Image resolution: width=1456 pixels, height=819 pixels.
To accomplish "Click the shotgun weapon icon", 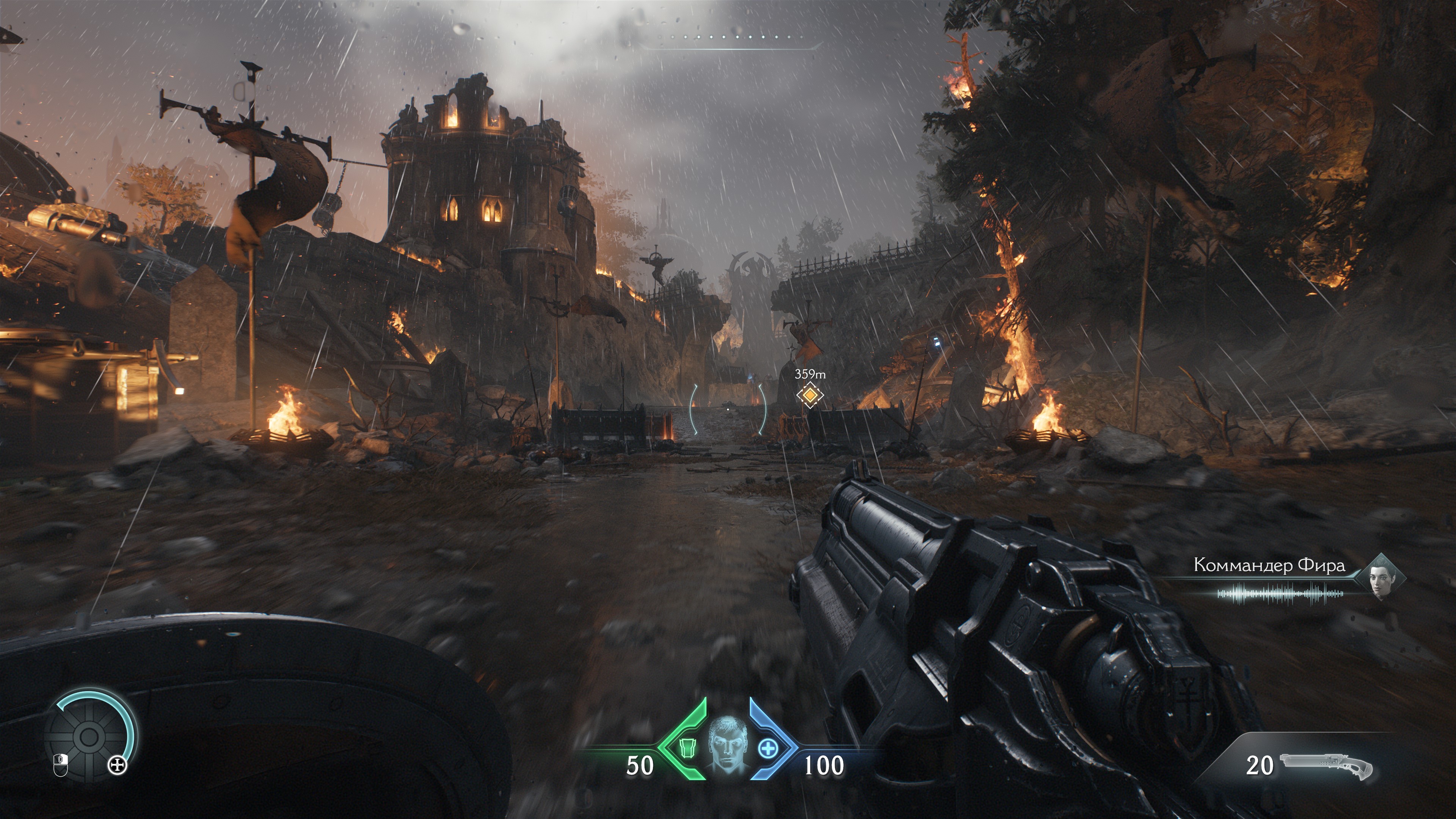I will [x=1326, y=765].
